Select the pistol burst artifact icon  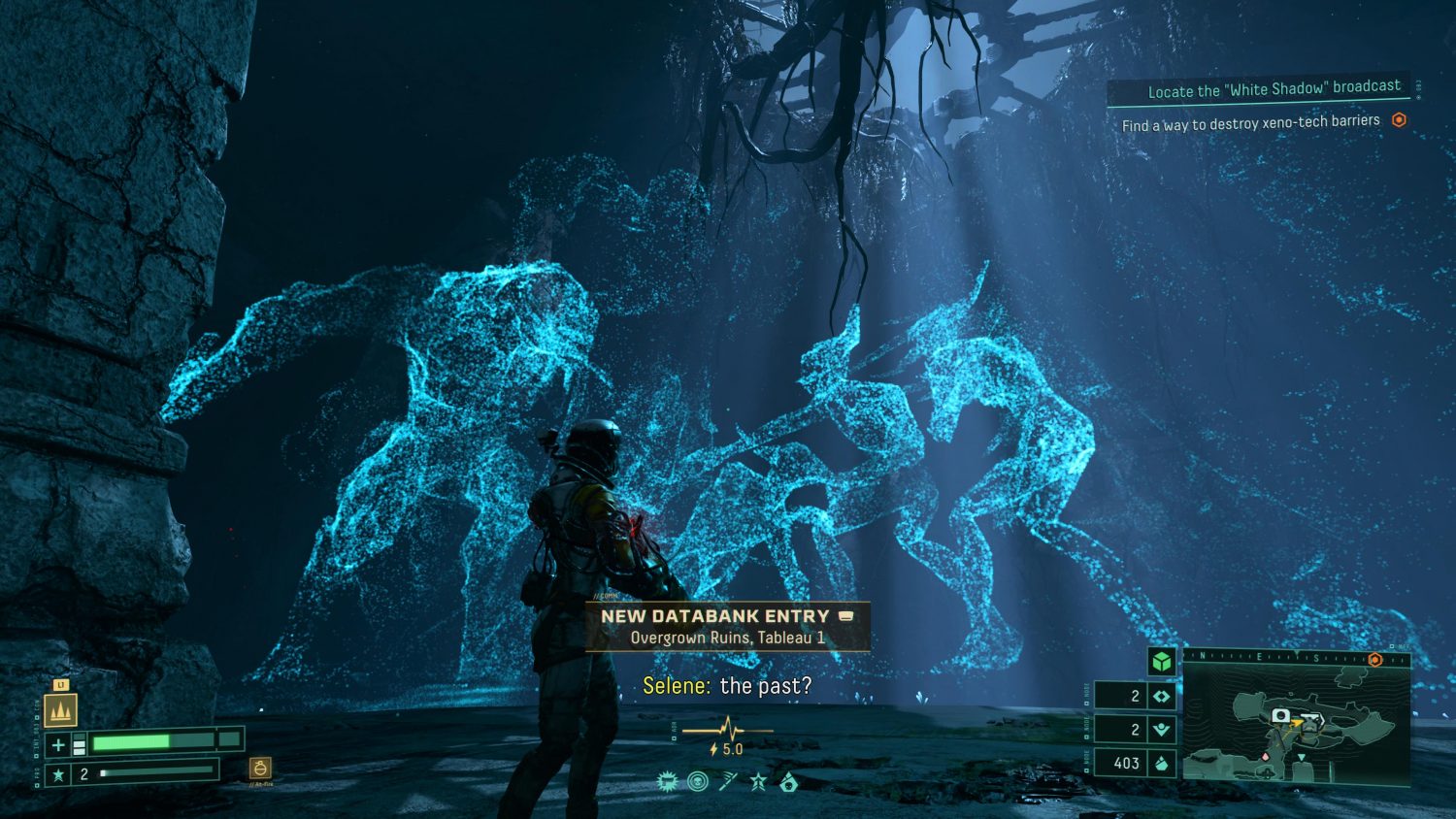pos(667,781)
